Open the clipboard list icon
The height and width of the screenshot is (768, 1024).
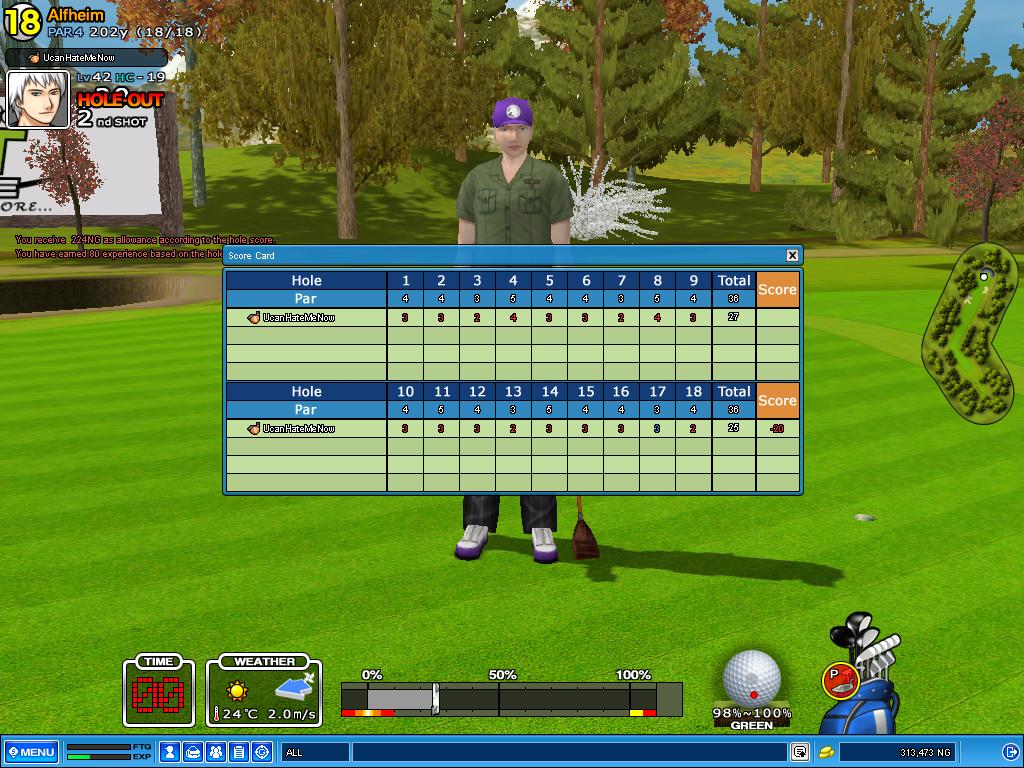click(x=239, y=752)
